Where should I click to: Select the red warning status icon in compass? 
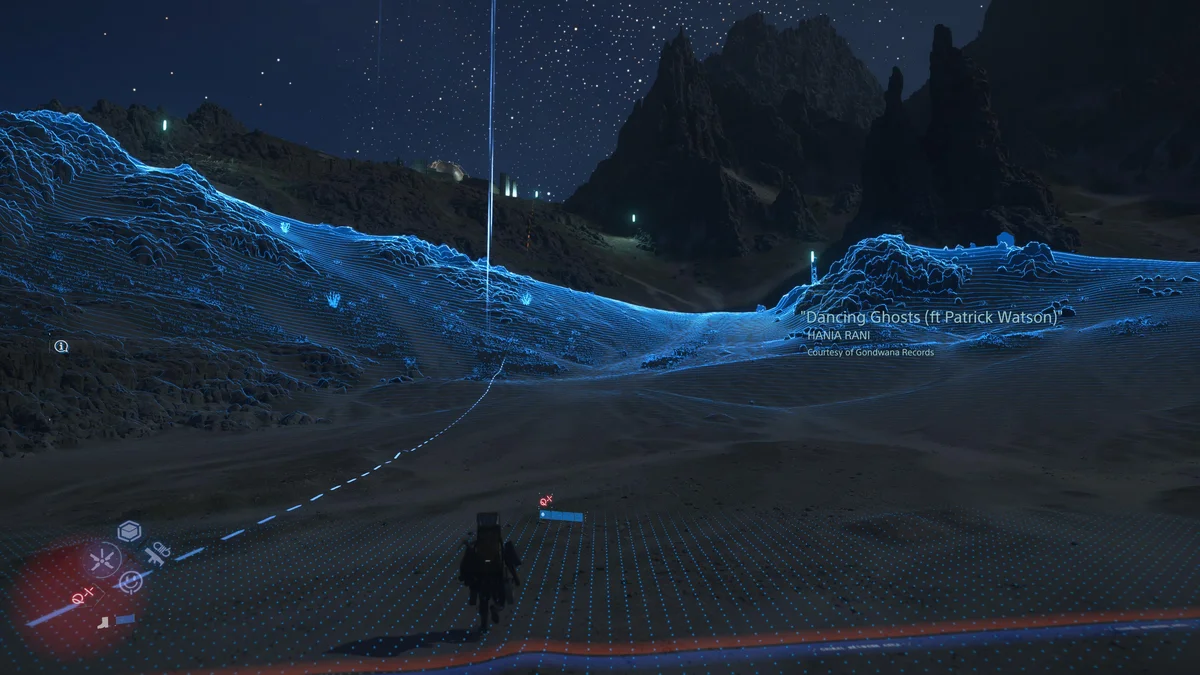click(82, 595)
